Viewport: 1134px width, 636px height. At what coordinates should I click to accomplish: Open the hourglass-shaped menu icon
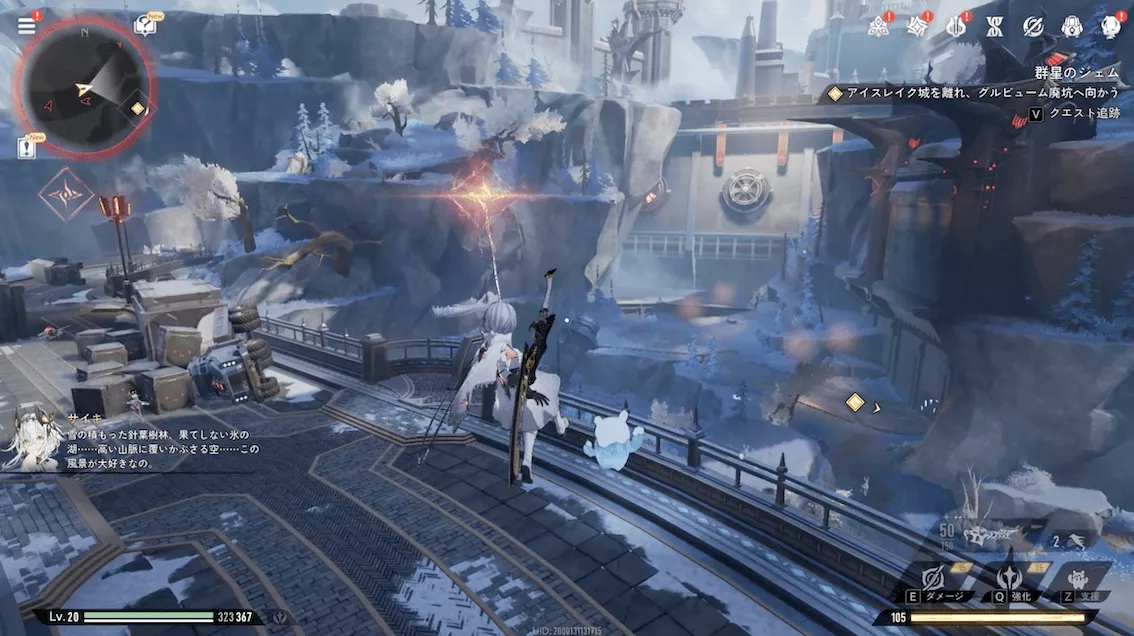click(x=994, y=27)
